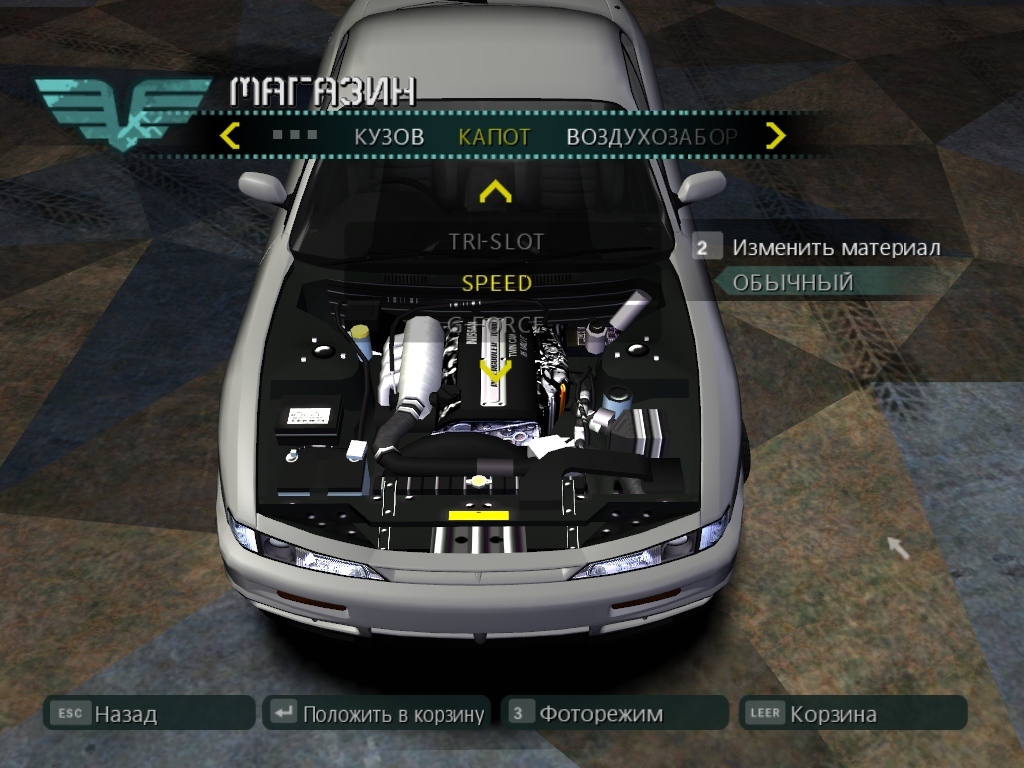Click the left yellow category arrow
Viewport: 1024px width, 768px height.
(x=230, y=136)
